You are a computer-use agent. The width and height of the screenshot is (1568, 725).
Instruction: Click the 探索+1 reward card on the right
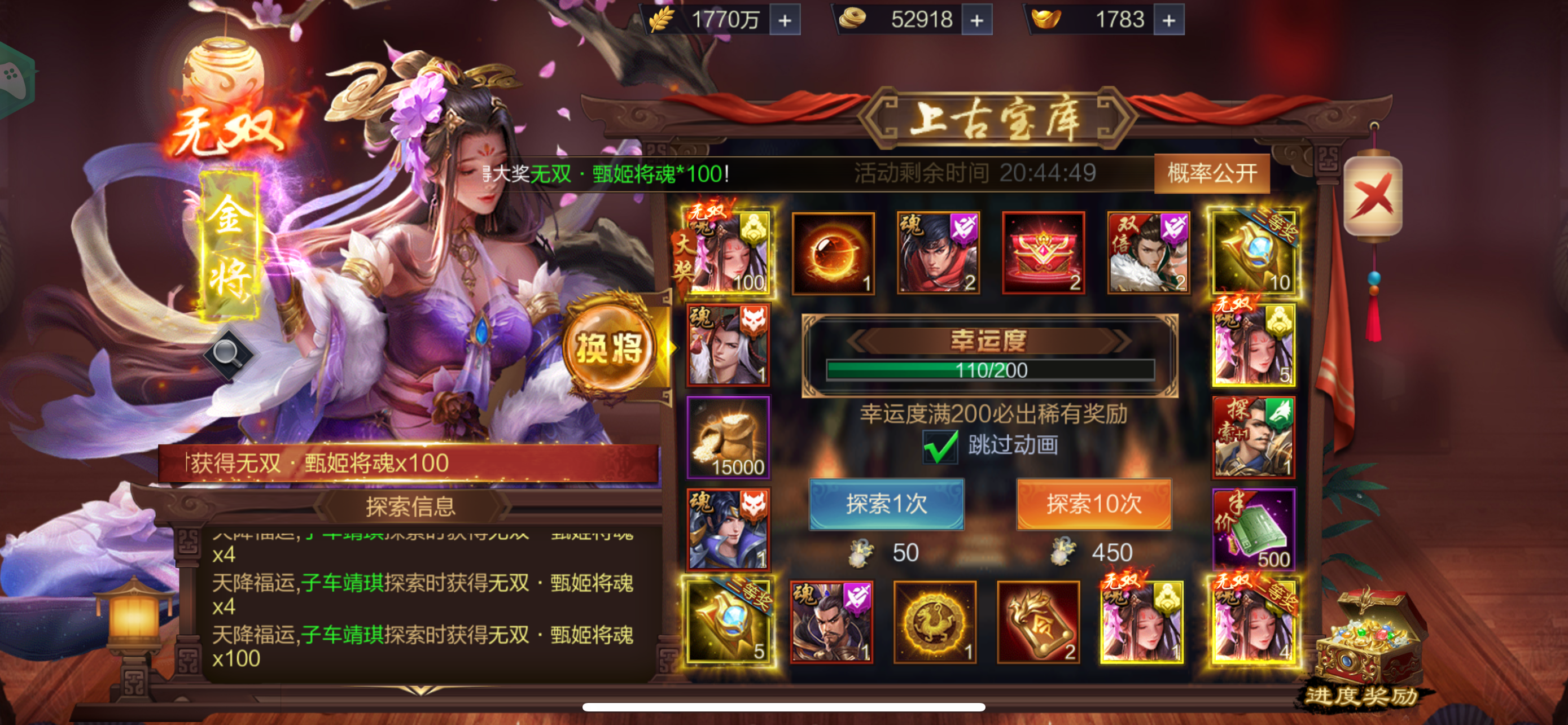(1254, 437)
